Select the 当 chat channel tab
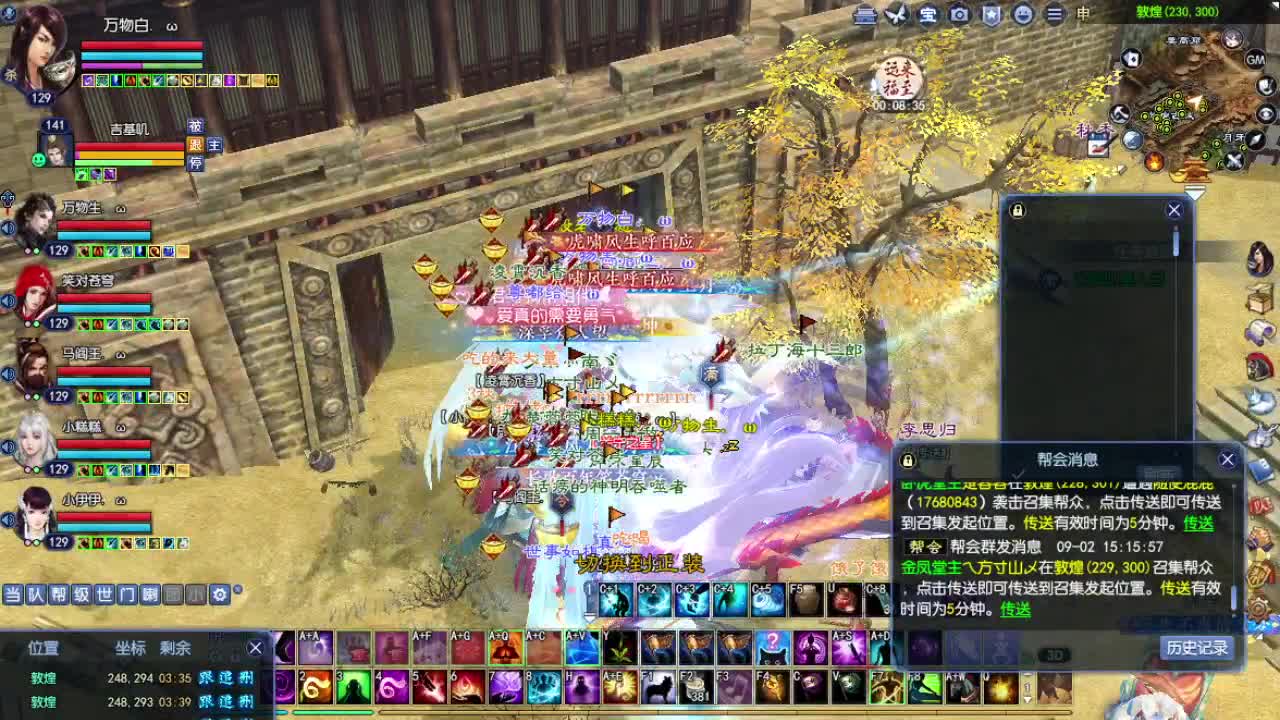Image resolution: width=1280 pixels, height=720 pixels. (x=13, y=595)
